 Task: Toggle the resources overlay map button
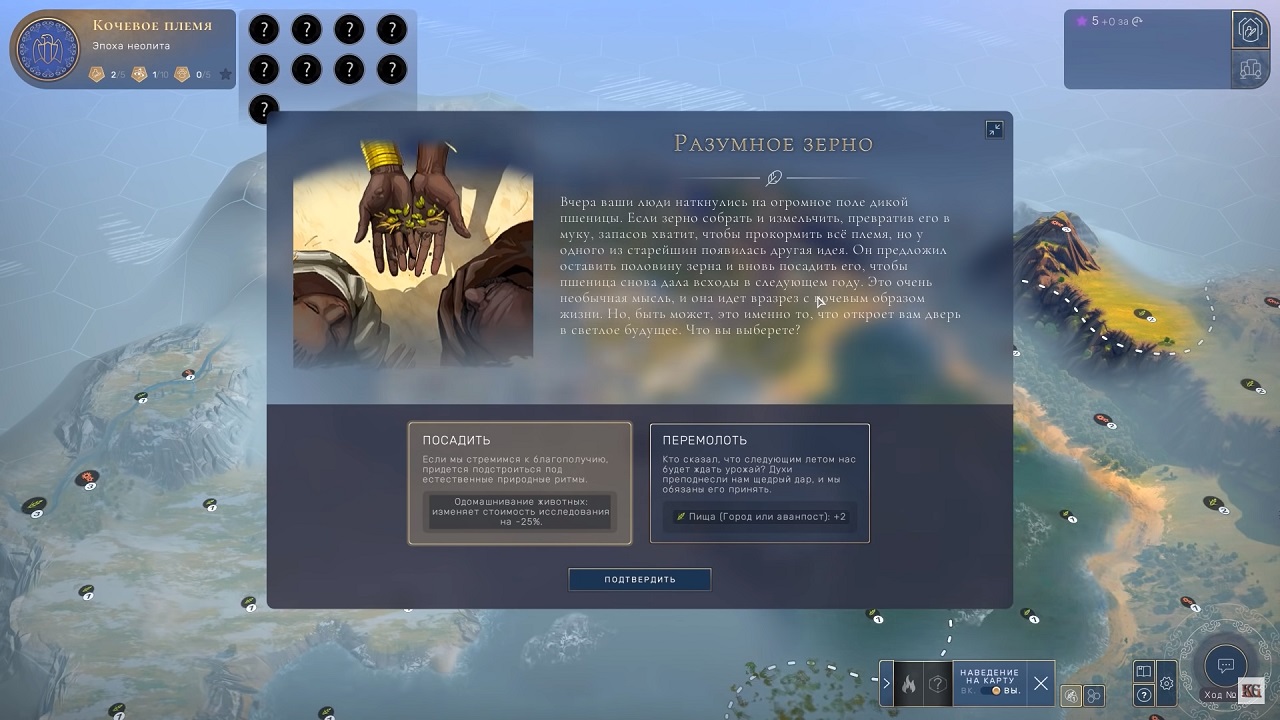point(1071,696)
